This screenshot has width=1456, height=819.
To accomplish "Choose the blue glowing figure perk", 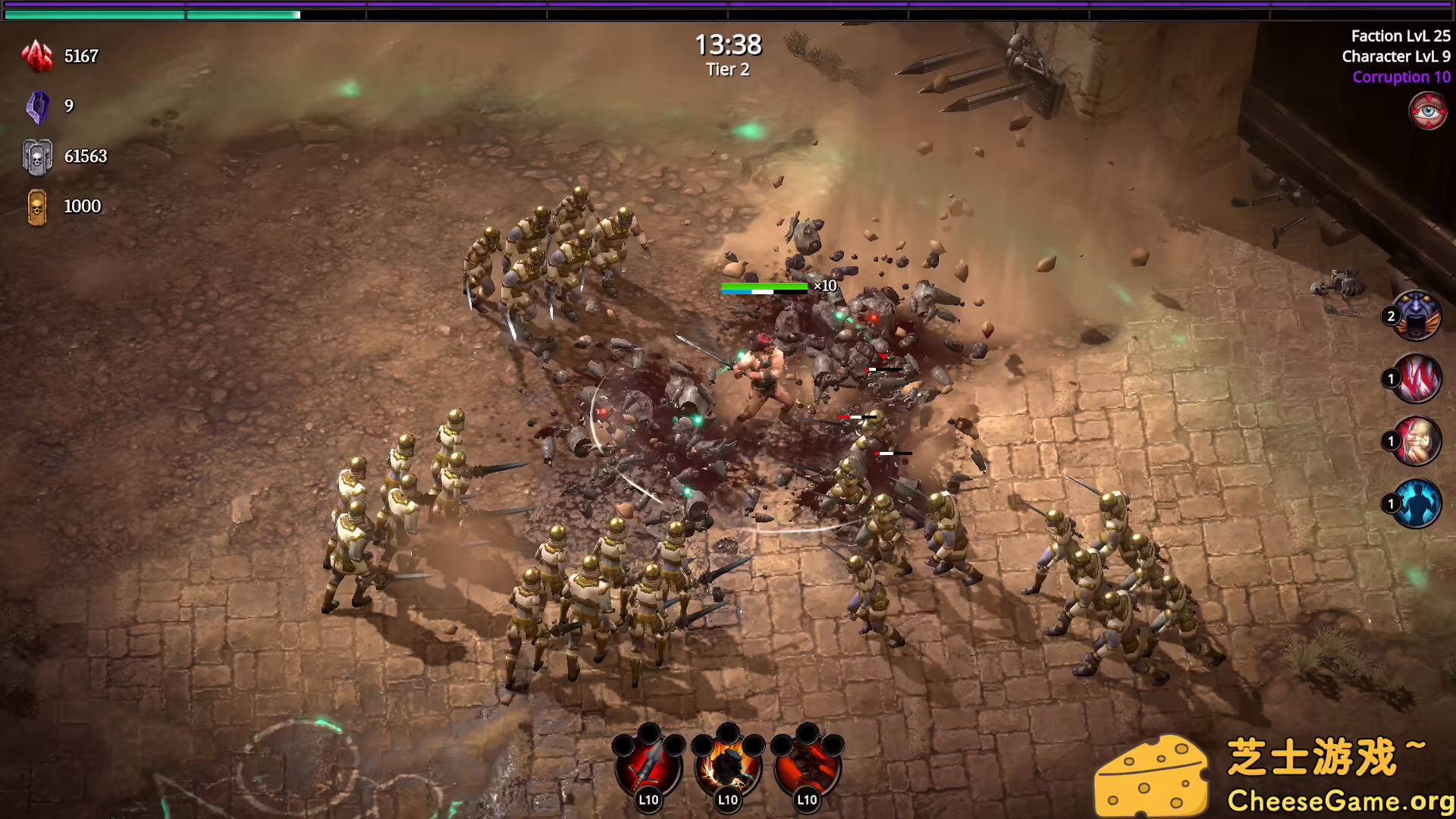I will [x=1417, y=504].
